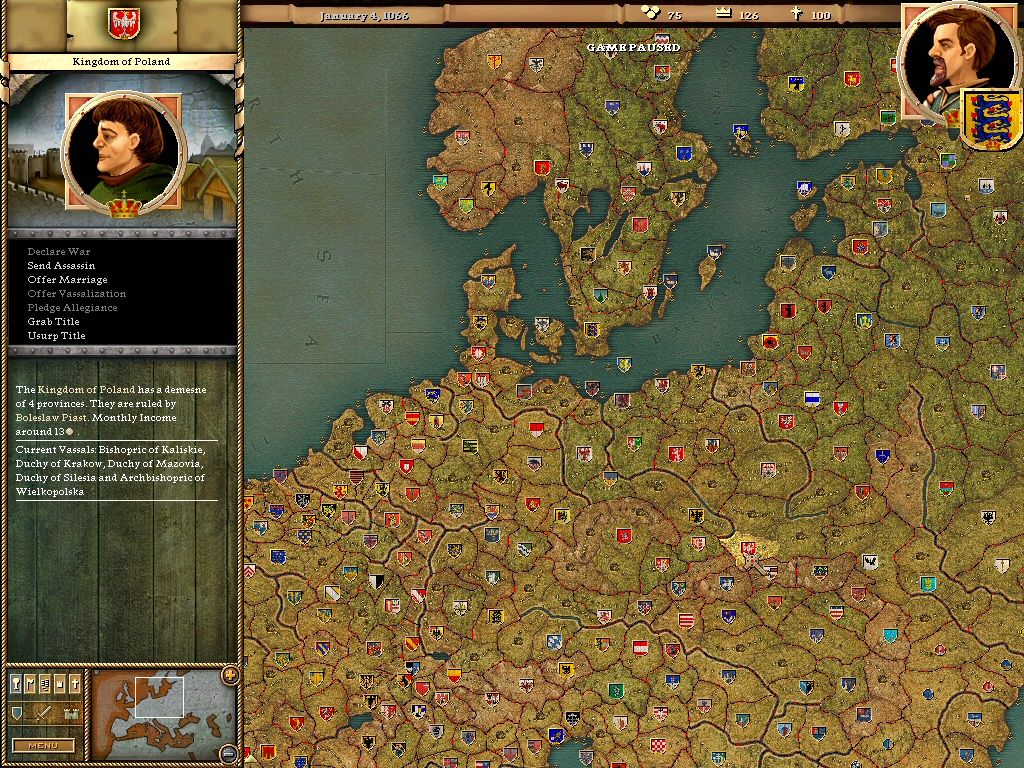Choose the tower map mode button
The image size is (1024, 768).
59,684
